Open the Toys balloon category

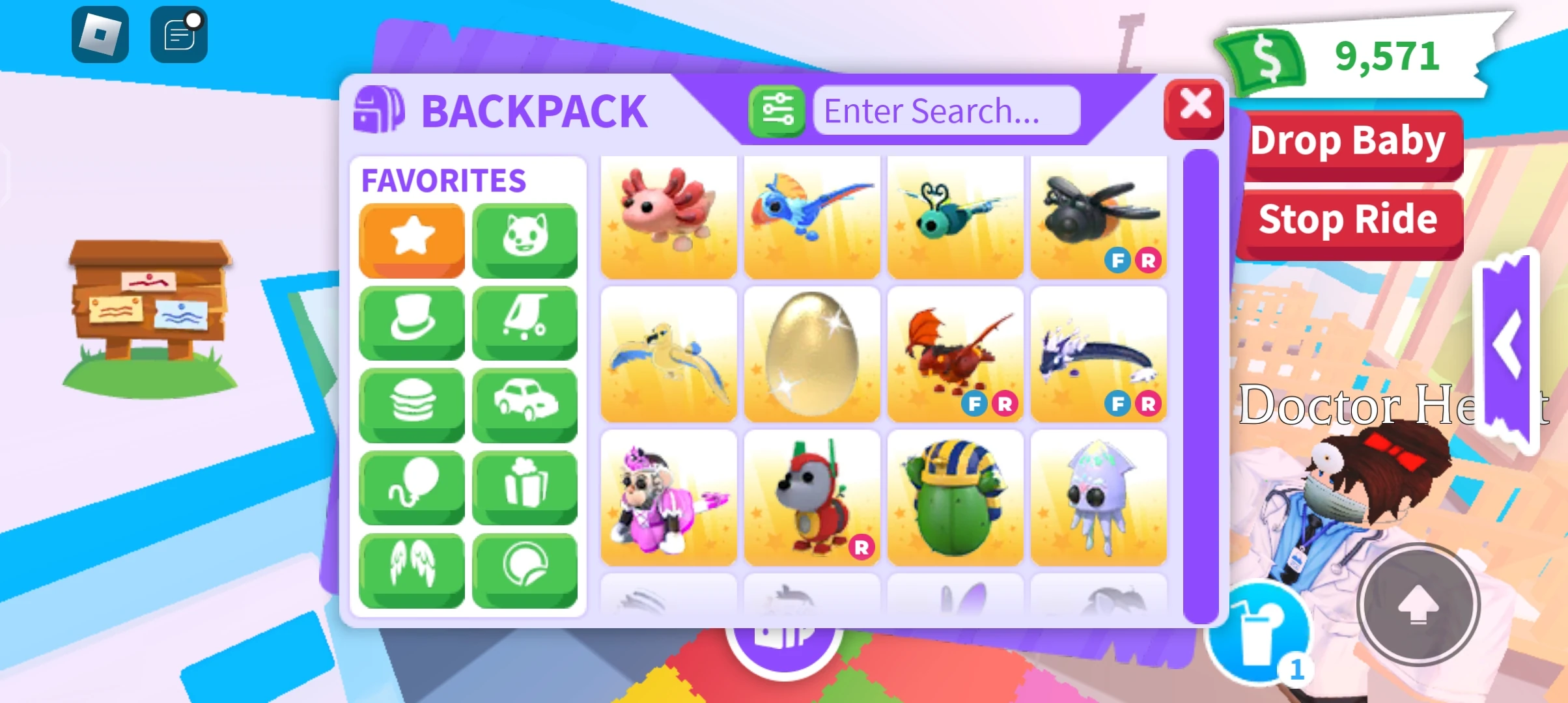point(412,487)
